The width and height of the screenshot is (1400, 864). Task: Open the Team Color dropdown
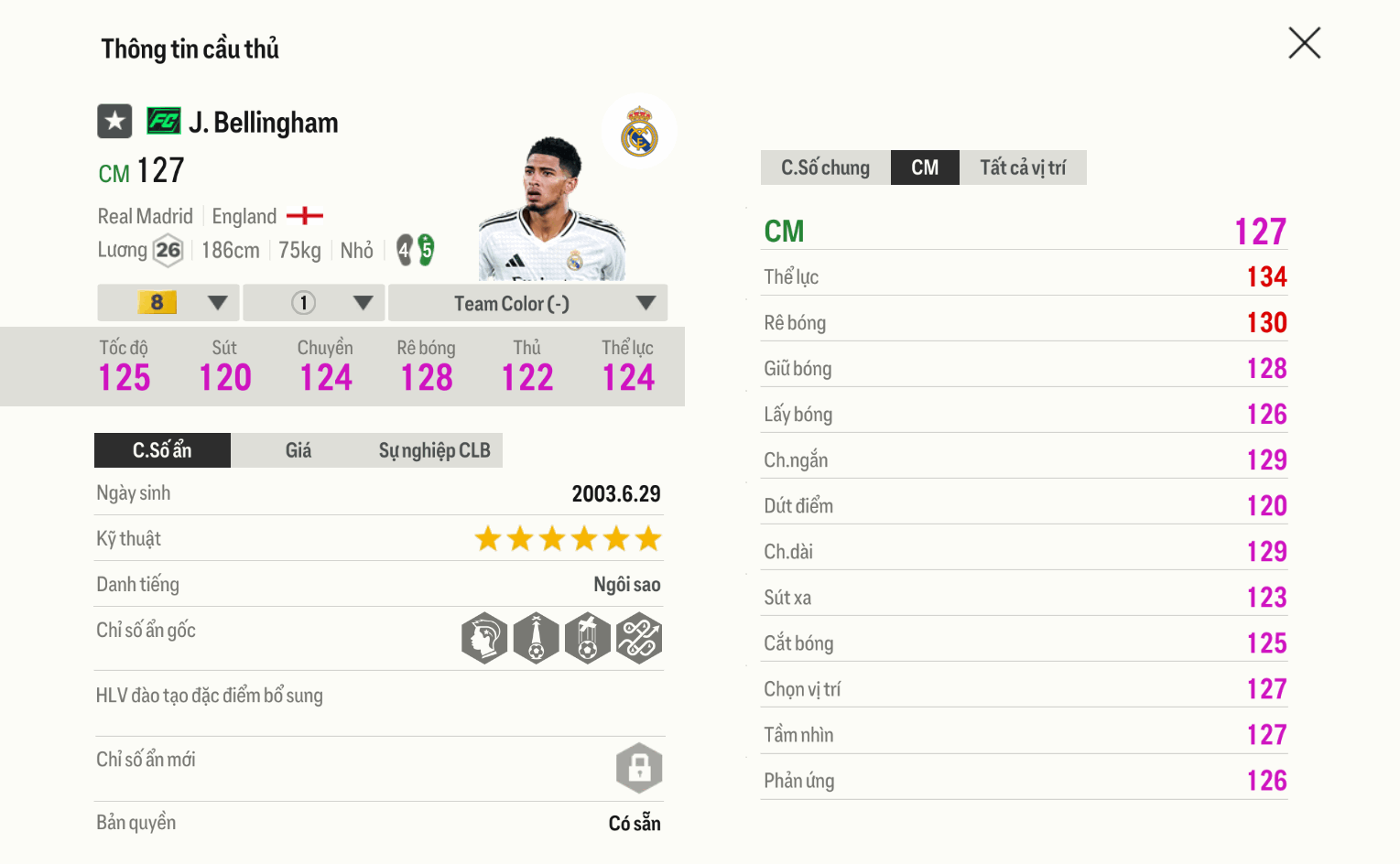[527, 303]
